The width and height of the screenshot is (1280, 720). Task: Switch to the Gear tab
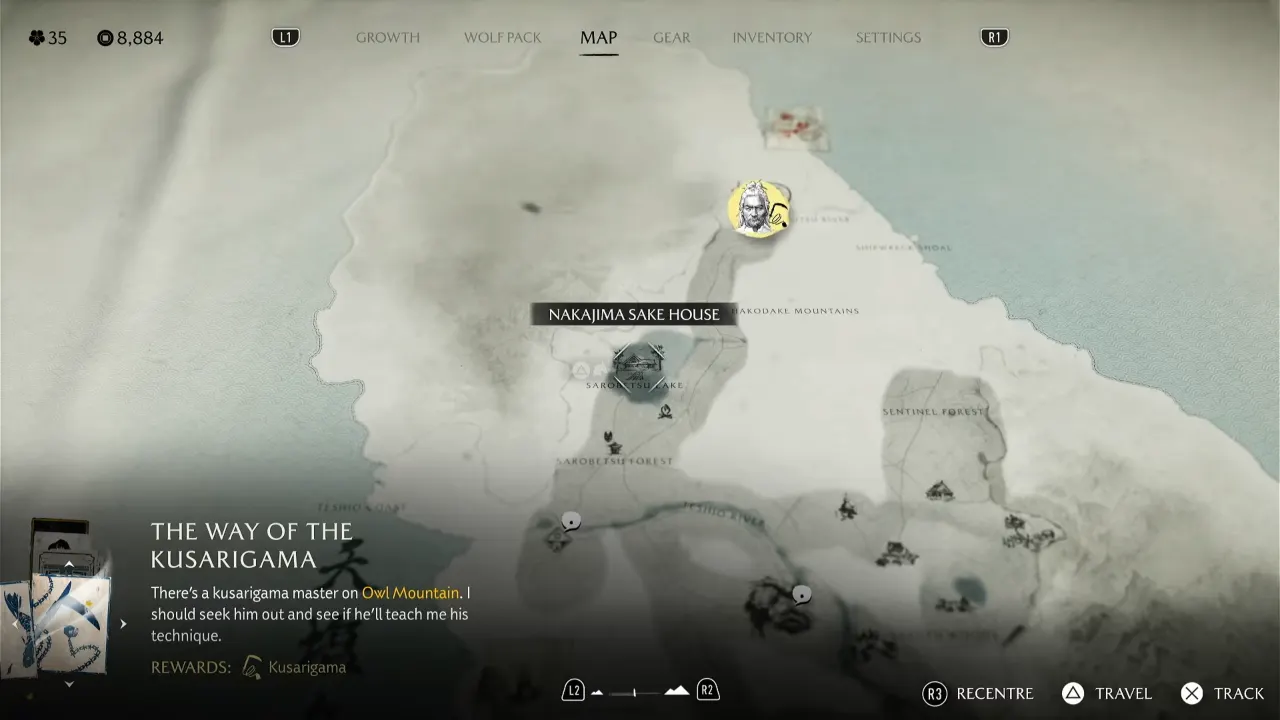[672, 38]
